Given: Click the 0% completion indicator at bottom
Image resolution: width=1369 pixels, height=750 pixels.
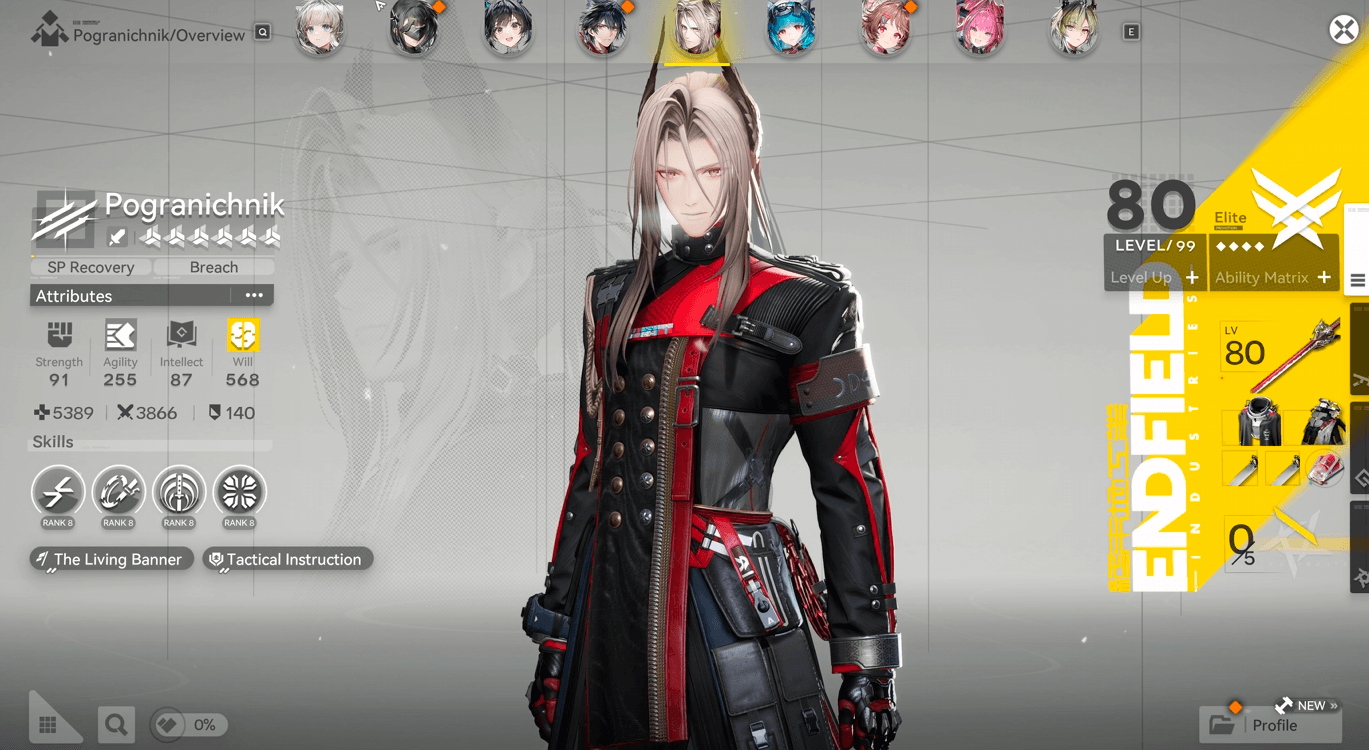Looking at the screenshot, I should [189, 724].
